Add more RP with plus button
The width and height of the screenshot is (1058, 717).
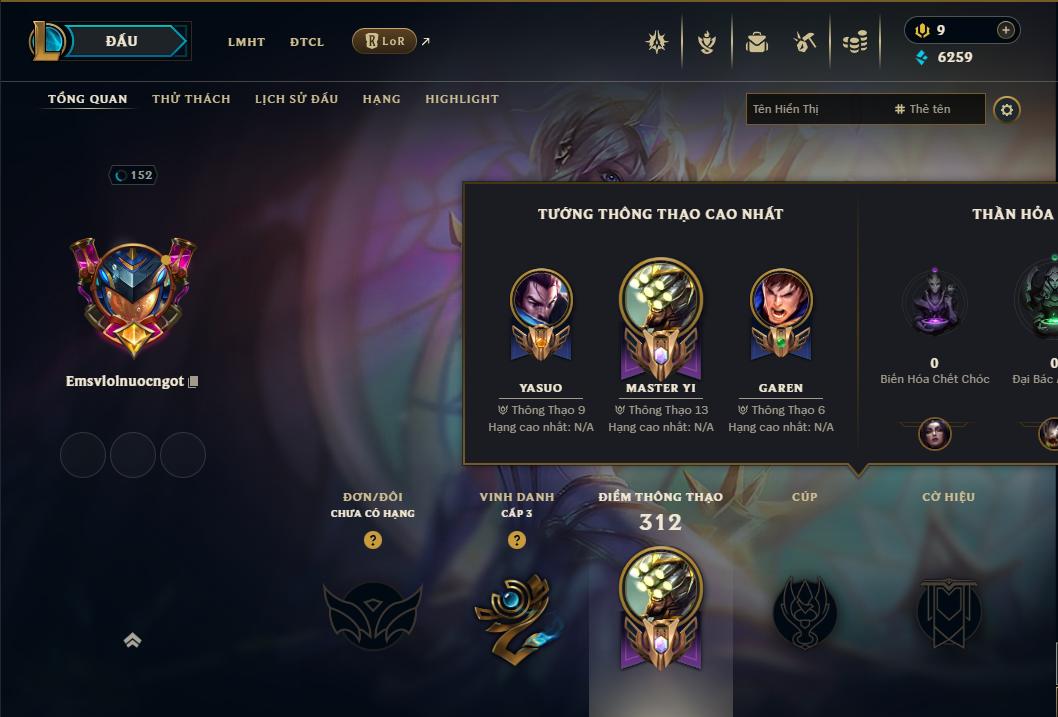1005,30
